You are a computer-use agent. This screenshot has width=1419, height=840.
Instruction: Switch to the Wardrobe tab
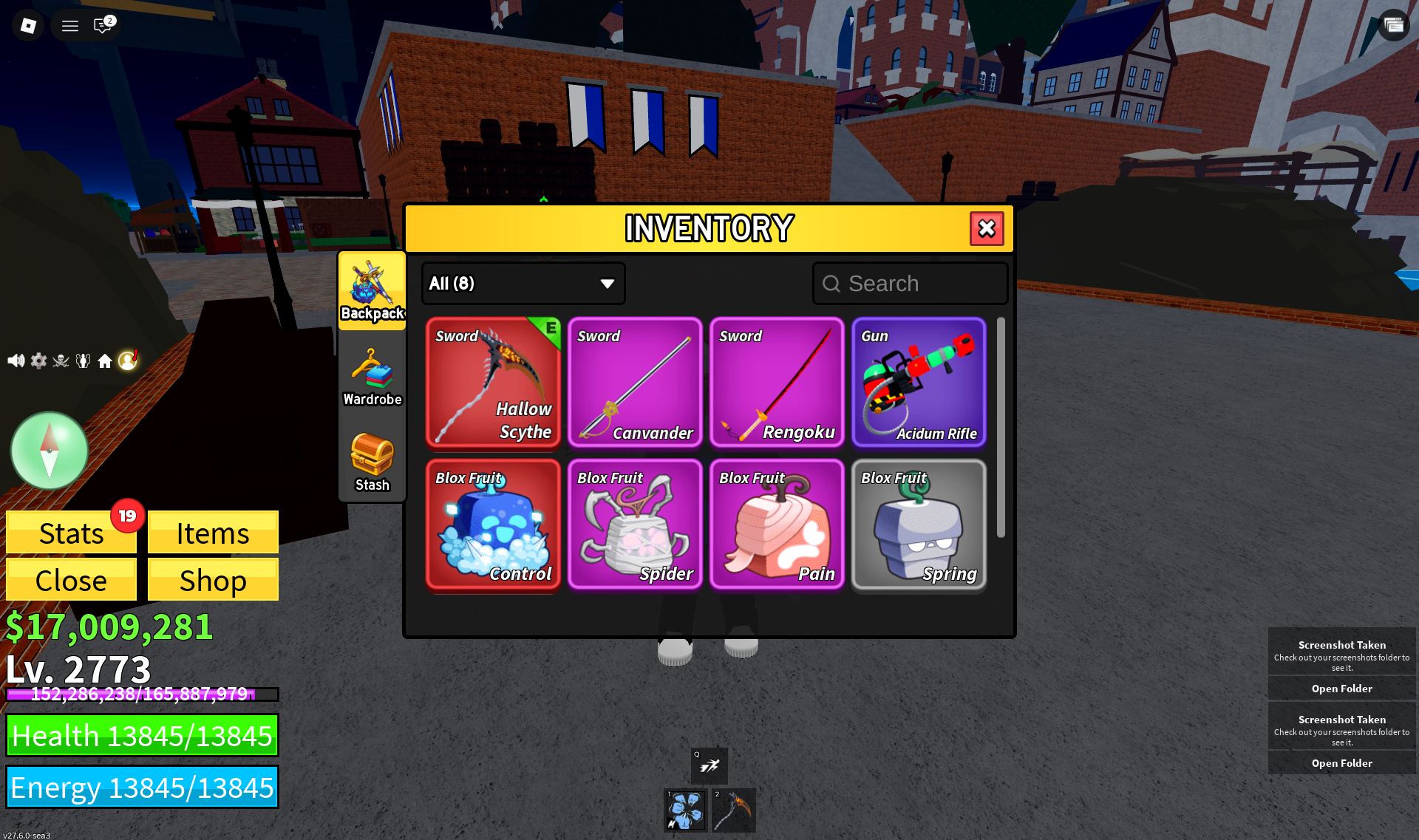pyautogui.click(x=372, y=377)
